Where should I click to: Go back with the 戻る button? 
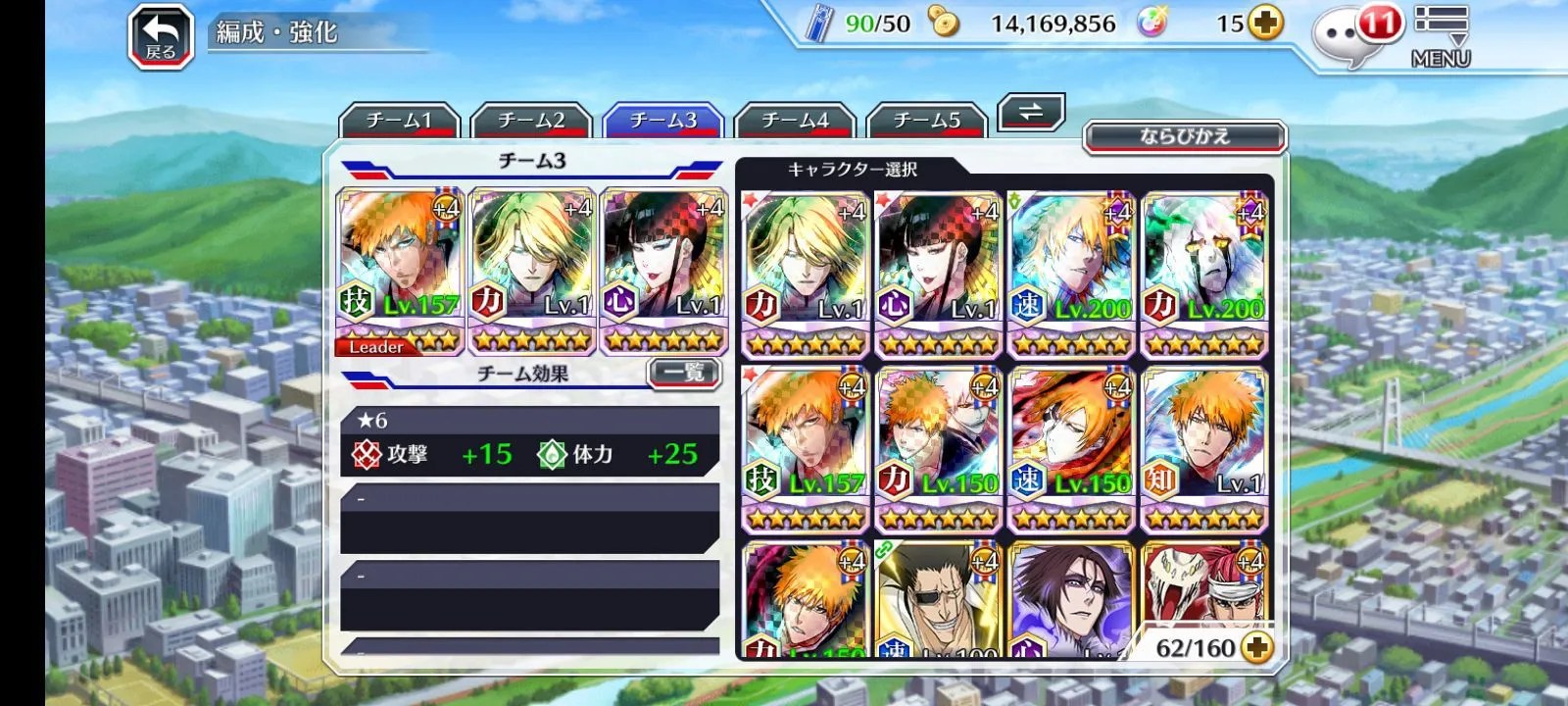161,39
